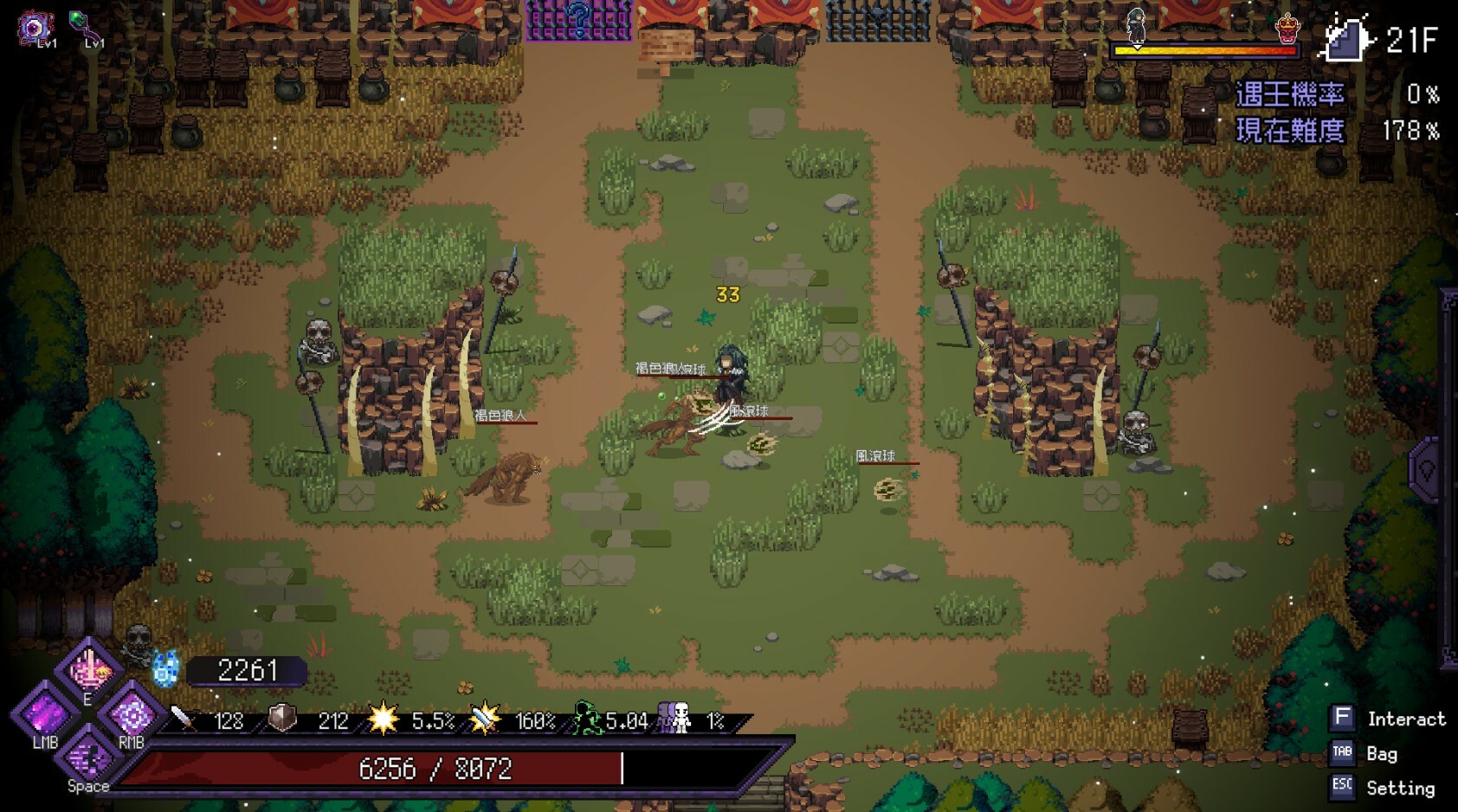Click the F Interact prompt

pyautogui.click(x=1343, y=718)
